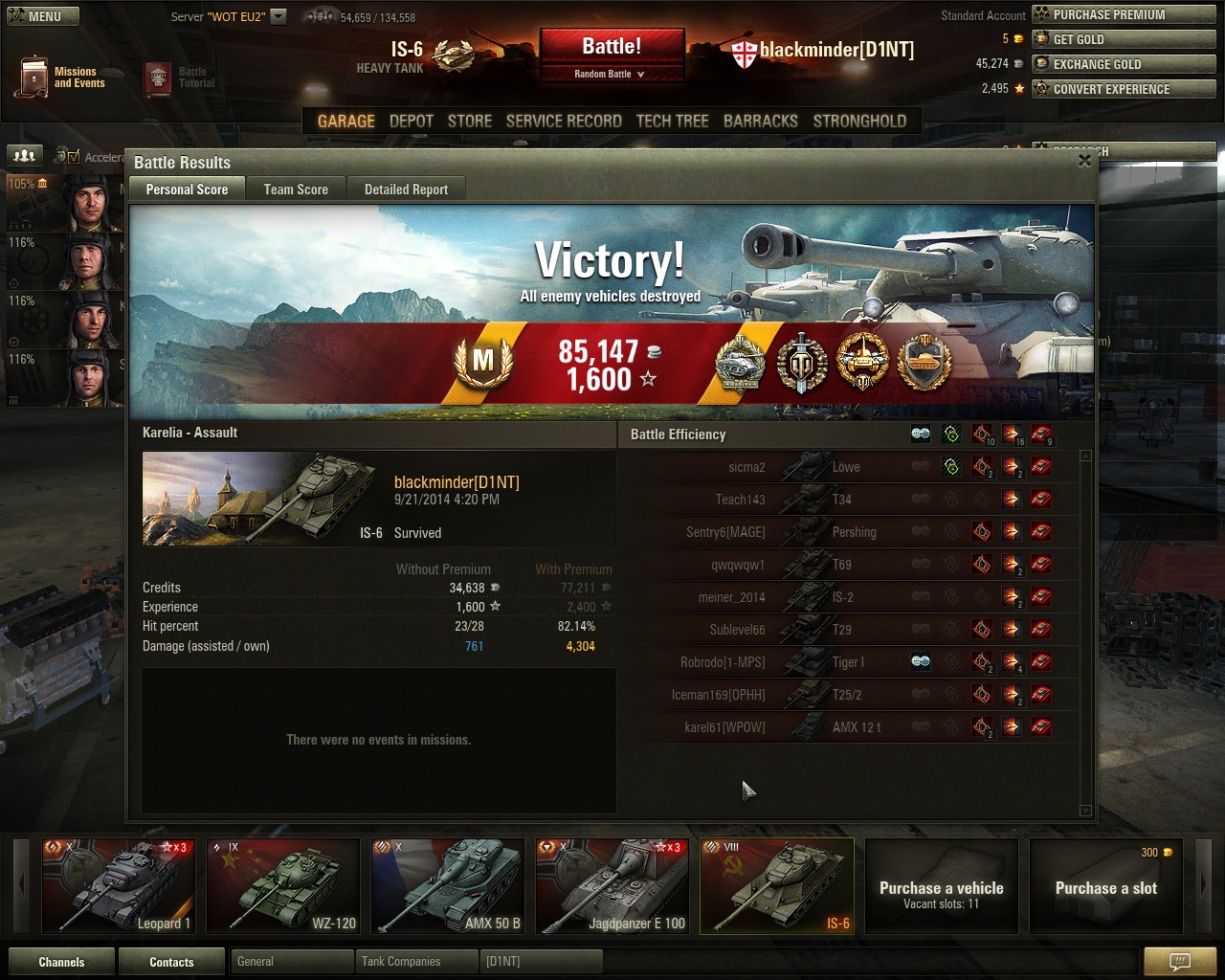Screen dimensions: 1225x980
Task: Open the WOT EU2 server dropdown
Action: point(278,15)
